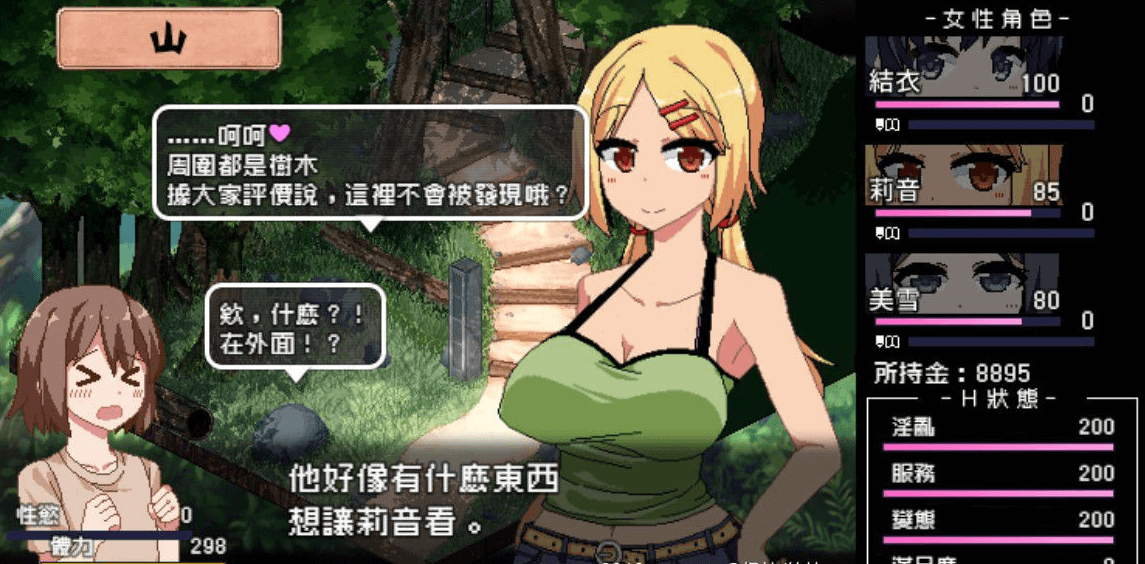
Task: Choose 結衣's character portrait
Action: pos(964,66)
